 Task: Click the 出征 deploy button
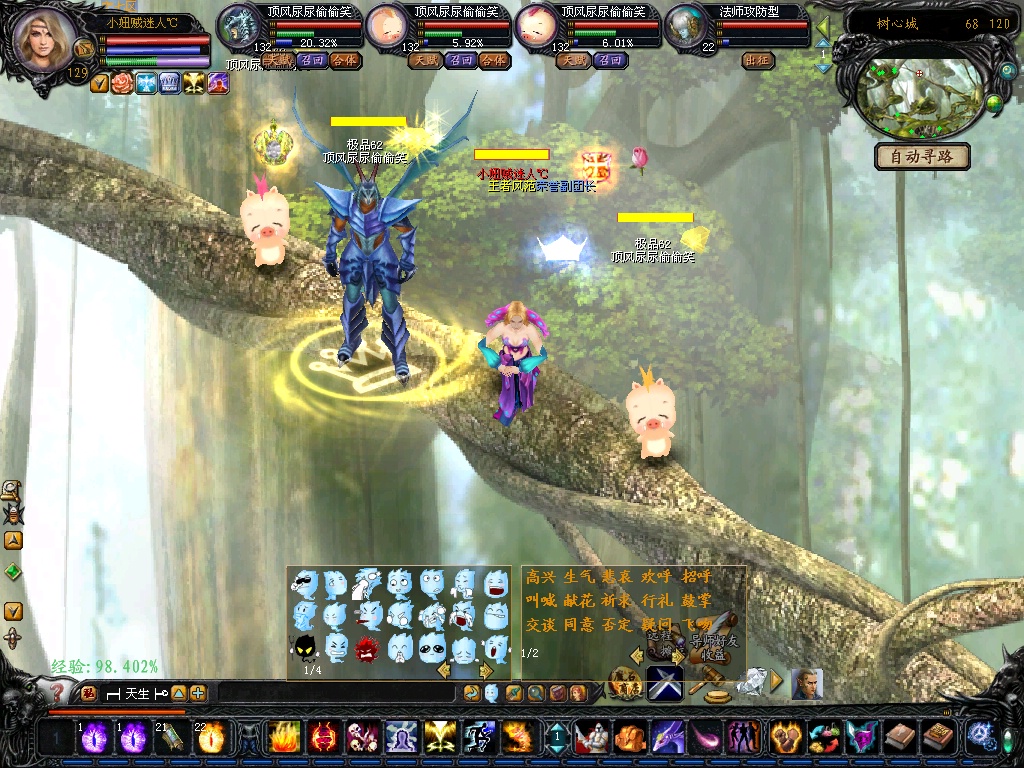pyautogui.click(x=758, y=61)
